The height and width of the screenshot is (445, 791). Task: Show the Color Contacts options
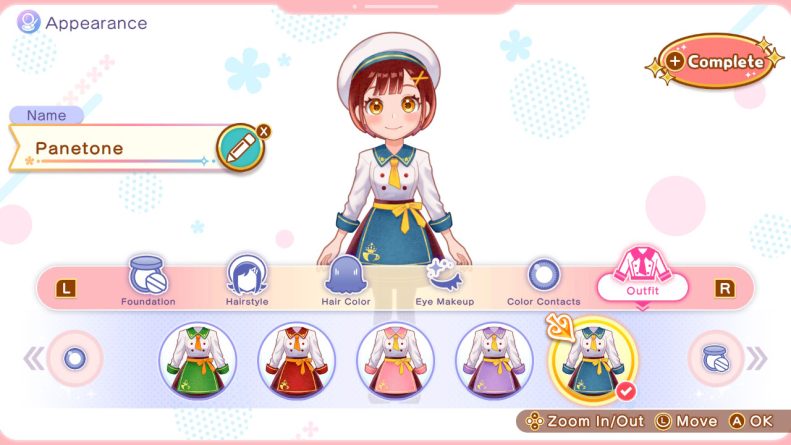543,281
